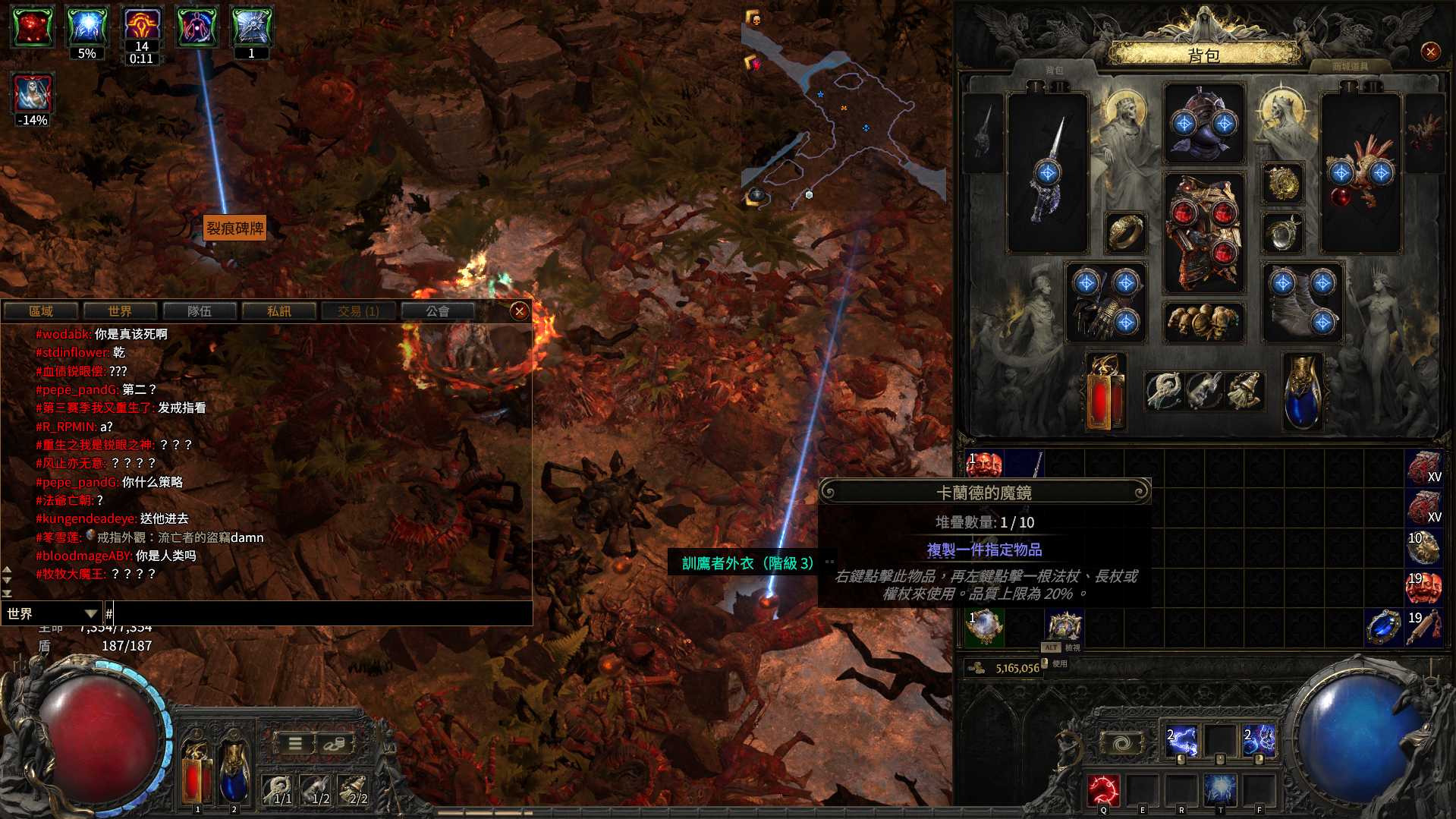1456x819 pixels.
Task: Select the equipped boots slot
Action: 1302,302
